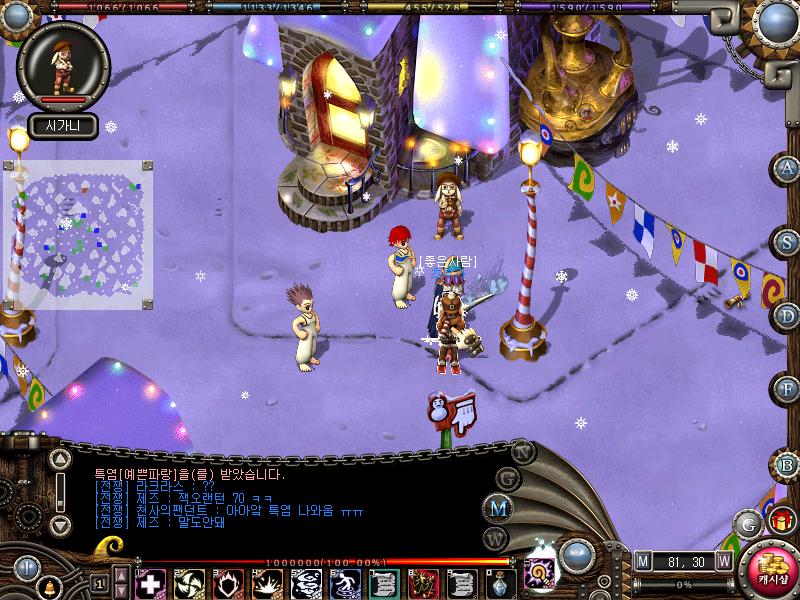
Task: Click the round S side button
Action: (788, 242)
